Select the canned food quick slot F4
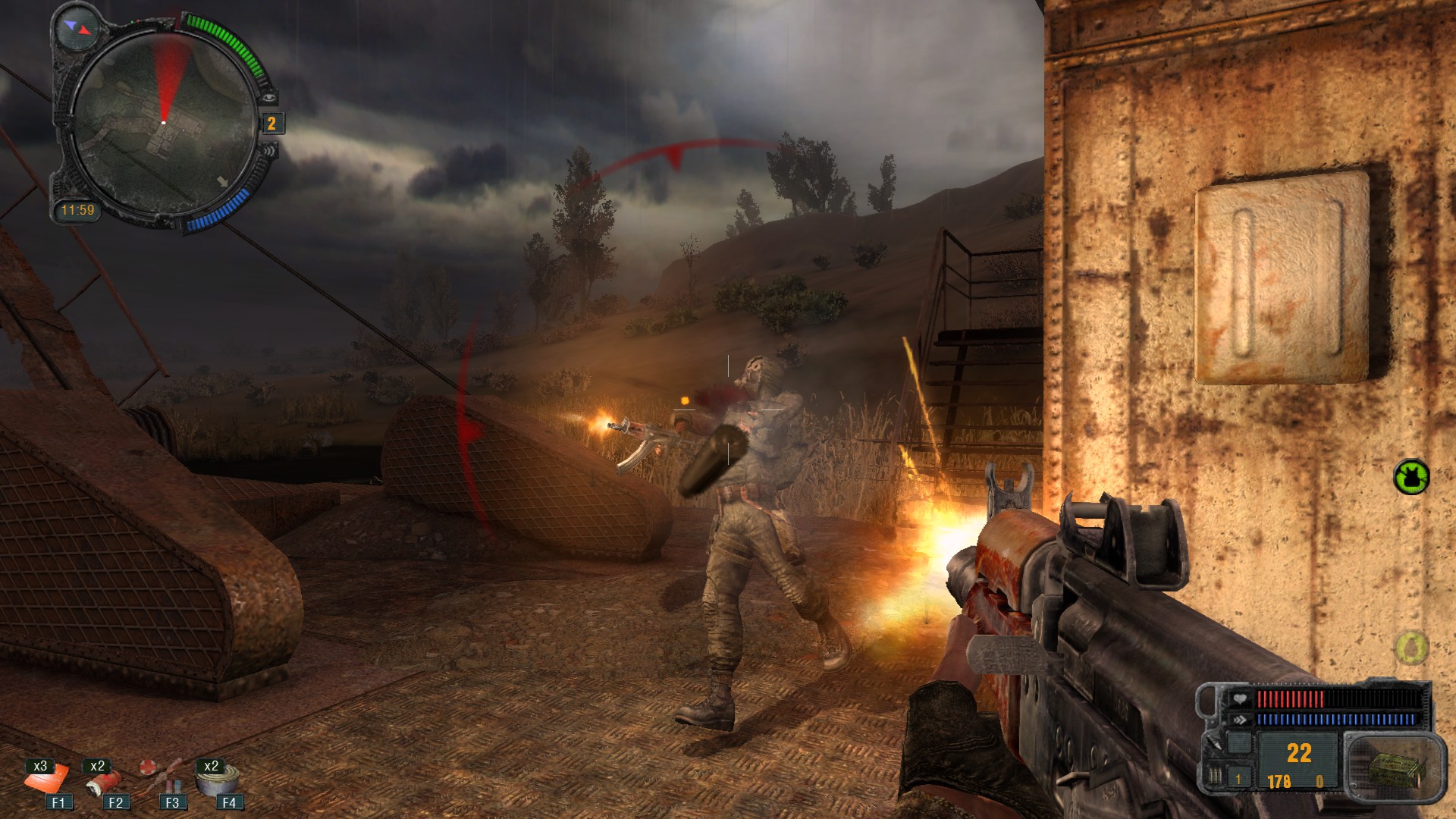The height and width of the screenshot is (819, 1456). point(218,780)
